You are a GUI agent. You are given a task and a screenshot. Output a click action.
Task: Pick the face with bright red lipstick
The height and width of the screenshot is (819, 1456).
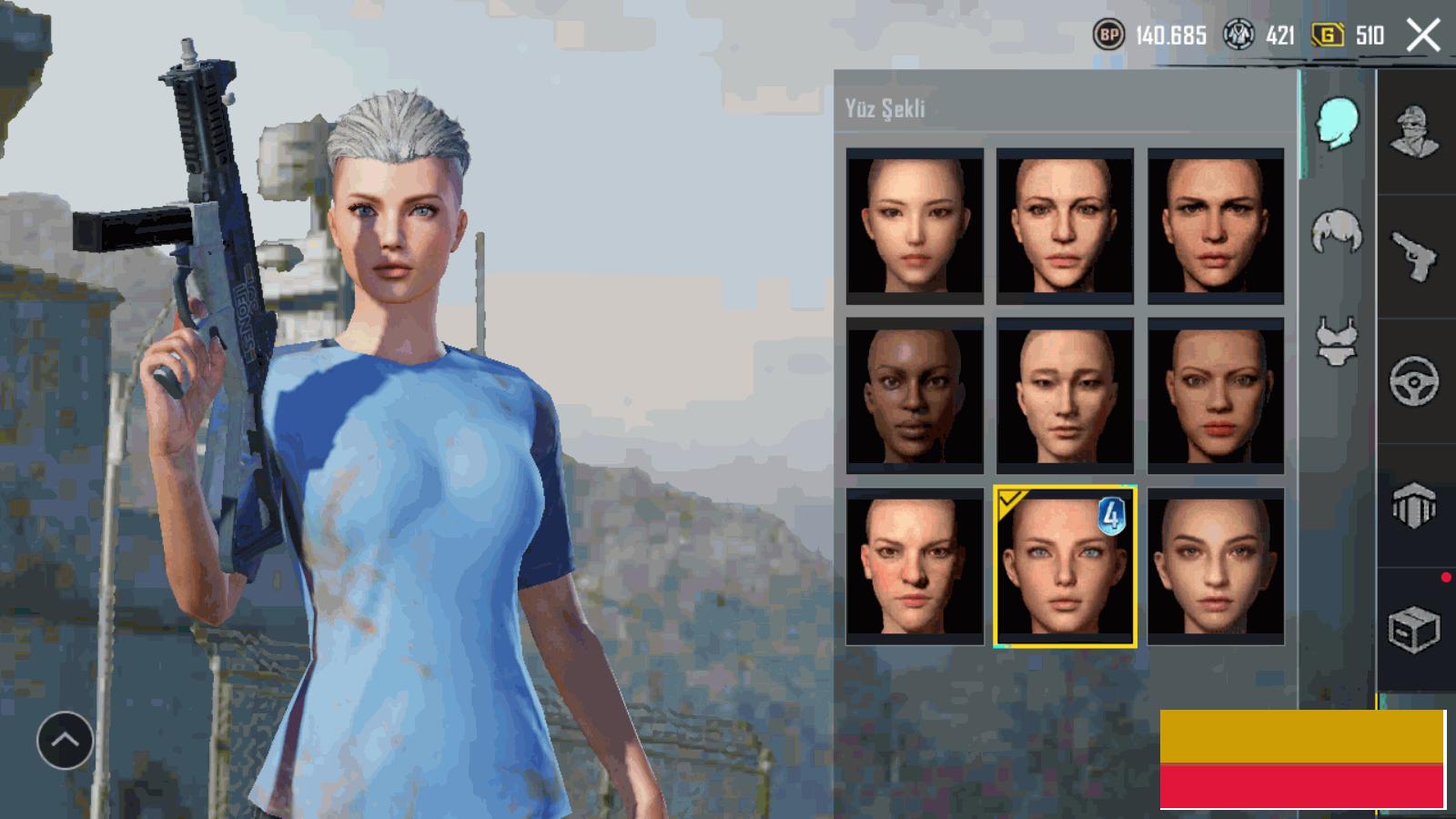click(x=1216, y=395)
